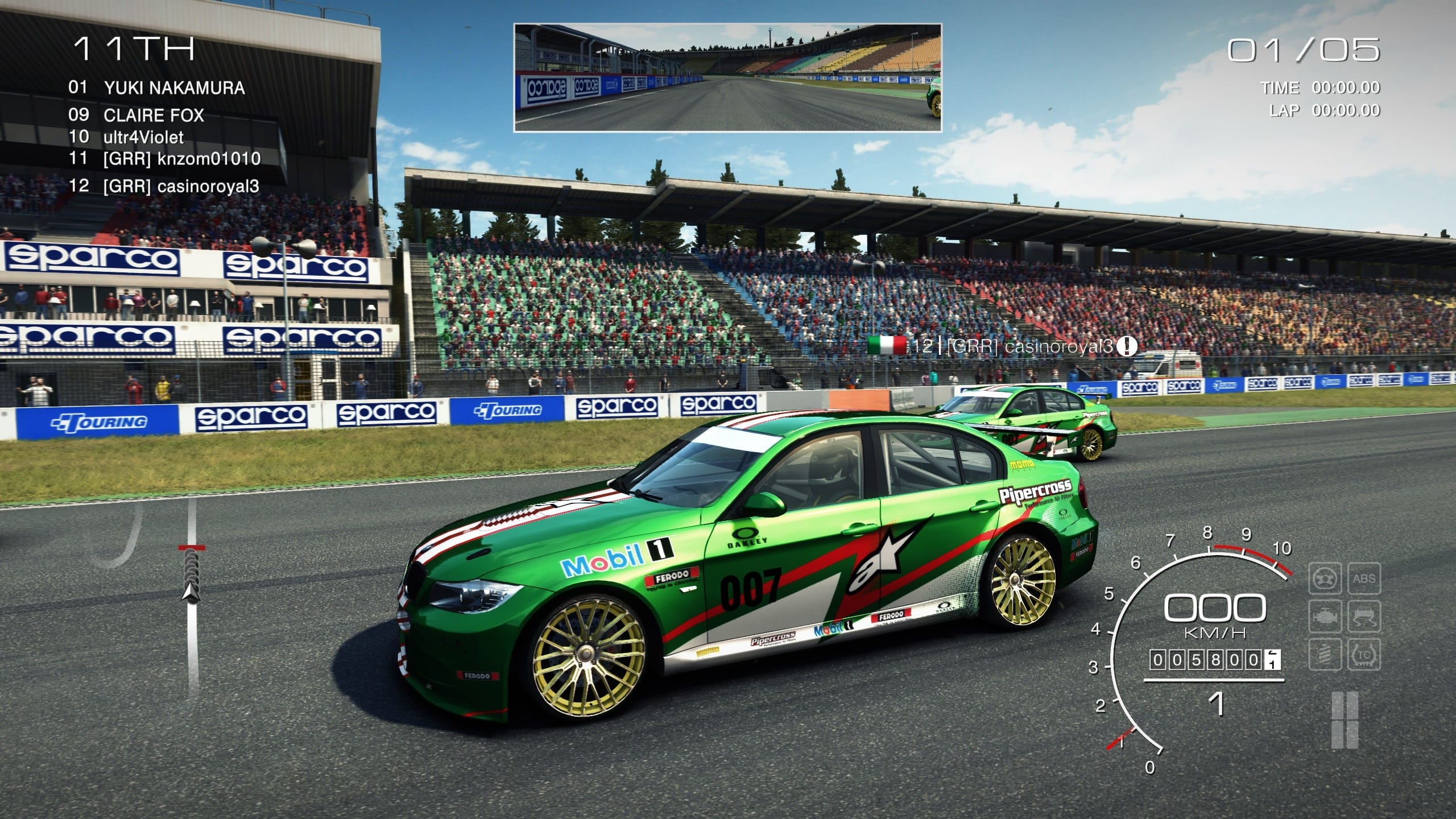Select the suspension damage icon
The height and width of the screenshot is (819, 1456).
pos(1325,654)
